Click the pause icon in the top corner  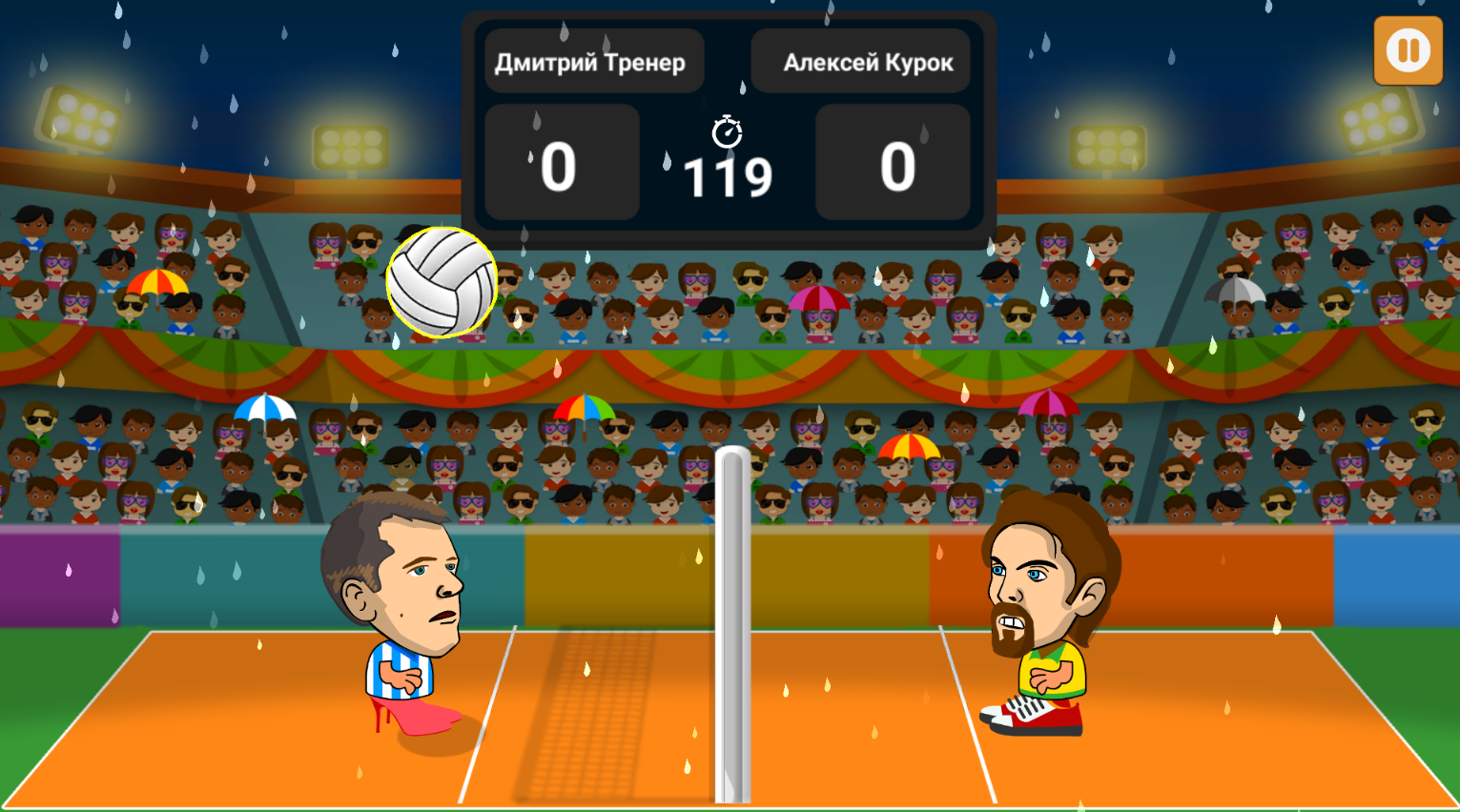click(x=1407, y=51)
